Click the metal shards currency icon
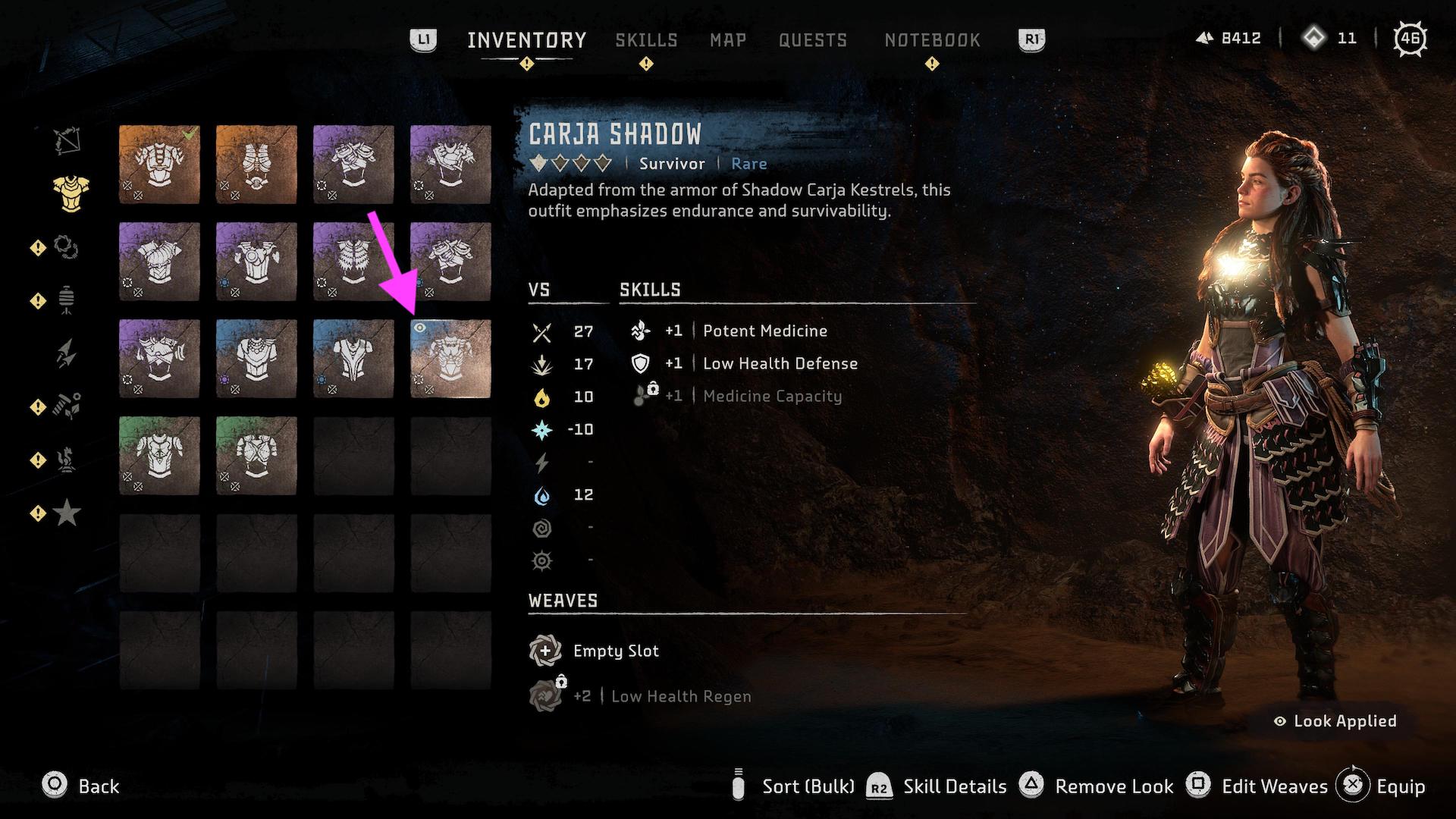The height and width of the screenshot is (819, 1456). [x=1205, y=38]
